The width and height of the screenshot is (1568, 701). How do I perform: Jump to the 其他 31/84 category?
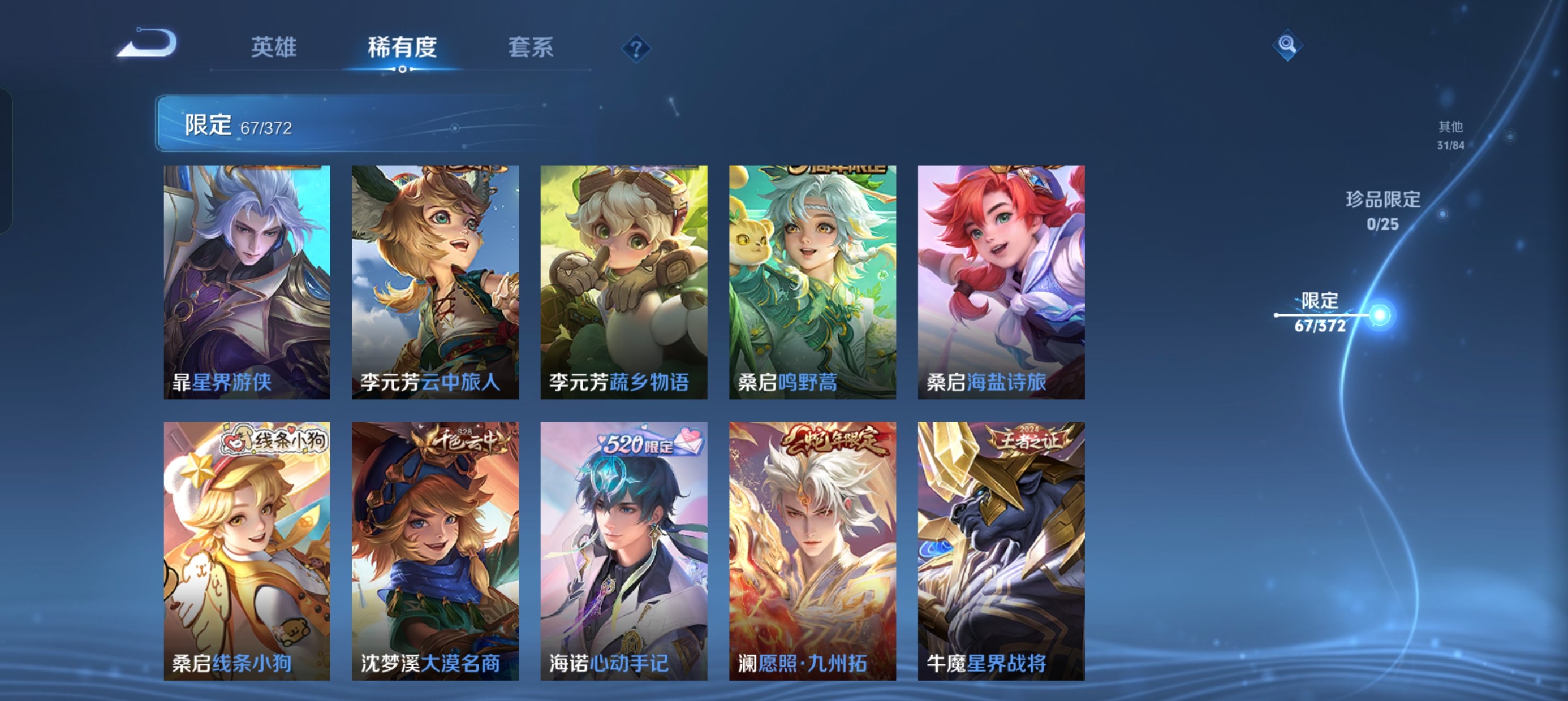1451,136
